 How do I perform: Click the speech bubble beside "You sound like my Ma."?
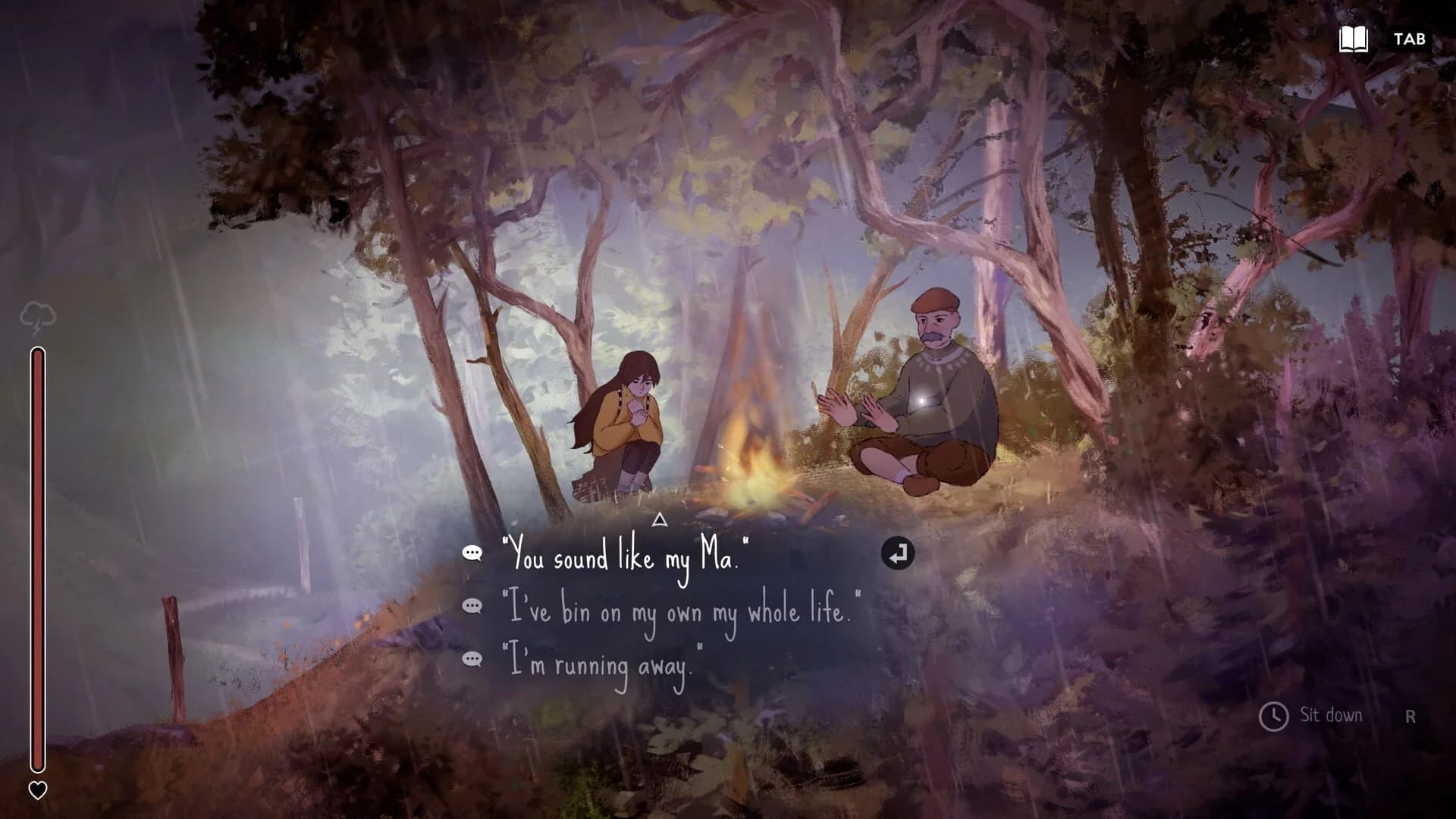click(x=474, y=554)
